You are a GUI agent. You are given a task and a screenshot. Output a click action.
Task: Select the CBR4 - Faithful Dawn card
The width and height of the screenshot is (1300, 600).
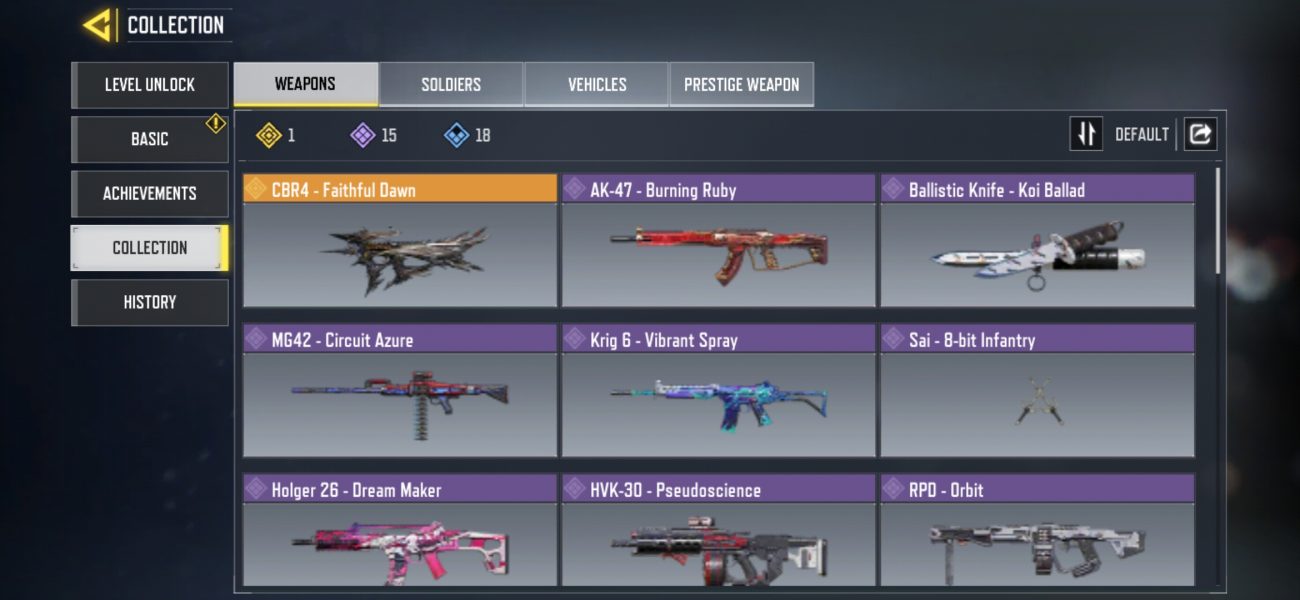(400, 241)
